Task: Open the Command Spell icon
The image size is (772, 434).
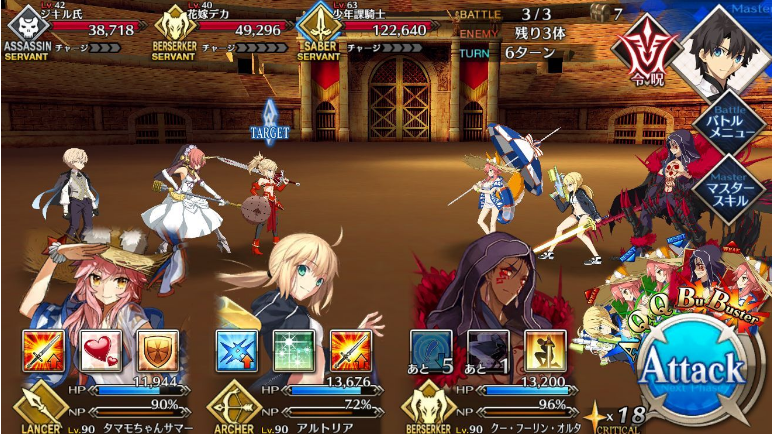Action: [643, 52]
